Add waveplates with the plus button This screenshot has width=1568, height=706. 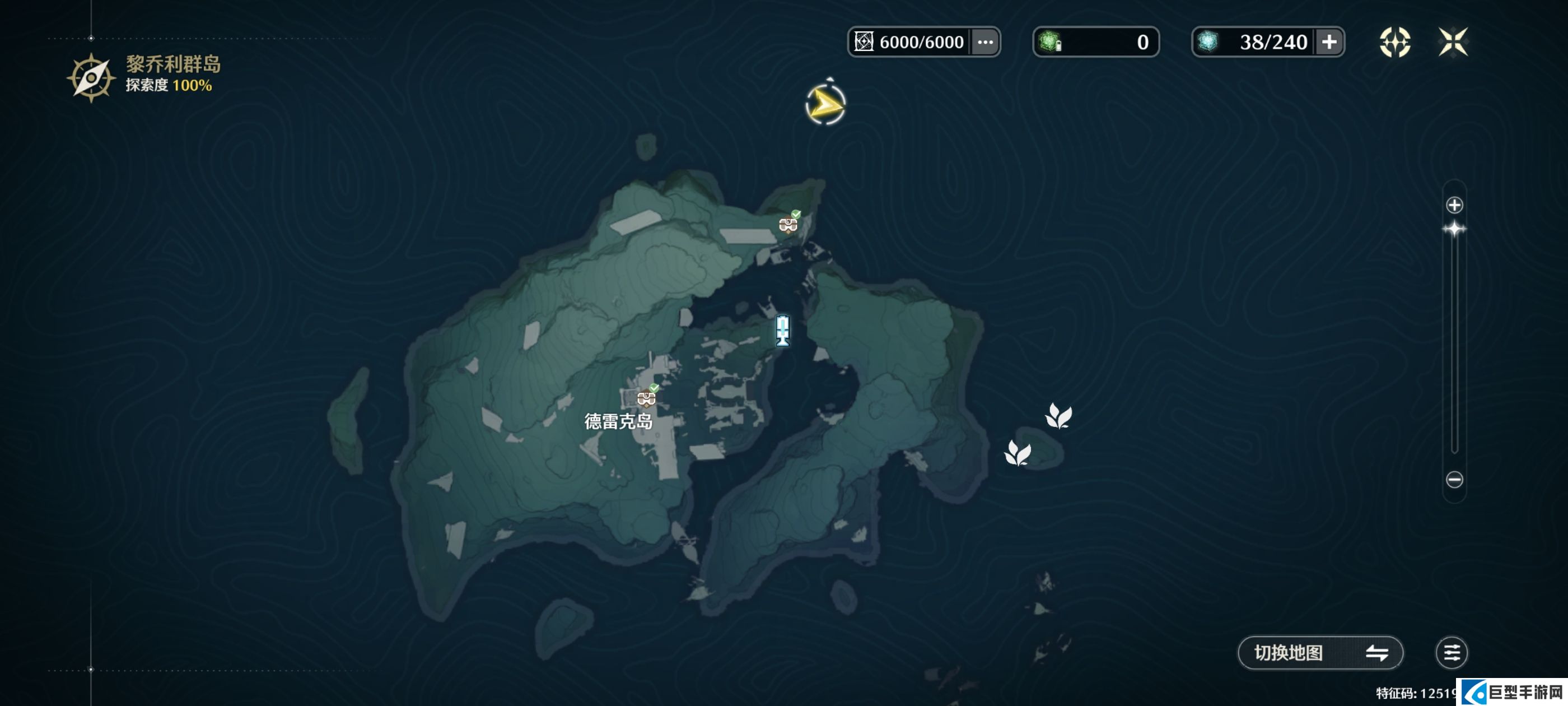click(x=1329, y=42)
